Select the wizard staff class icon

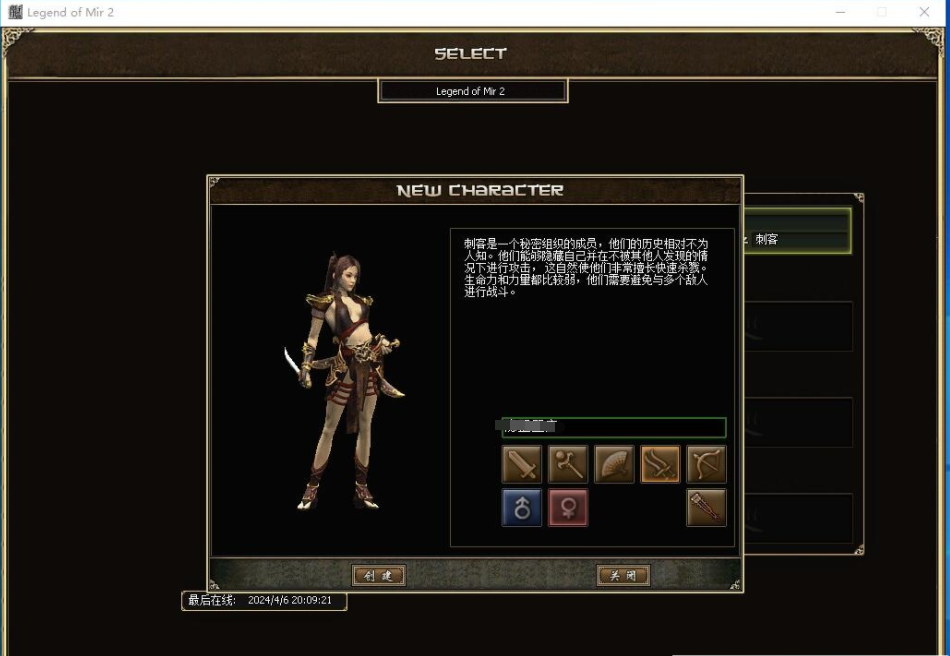567,464
